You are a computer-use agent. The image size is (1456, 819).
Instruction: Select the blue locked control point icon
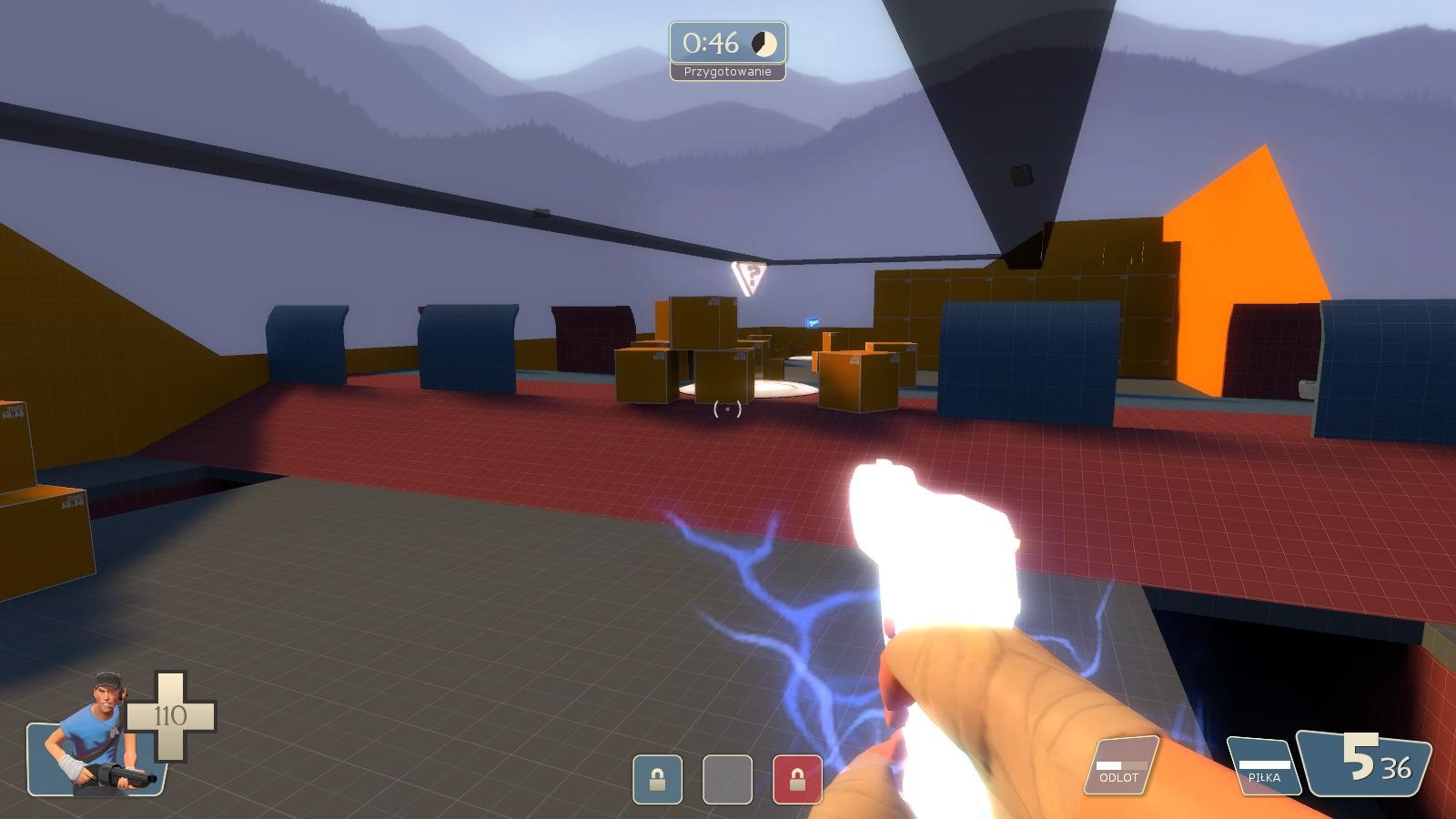657,779
